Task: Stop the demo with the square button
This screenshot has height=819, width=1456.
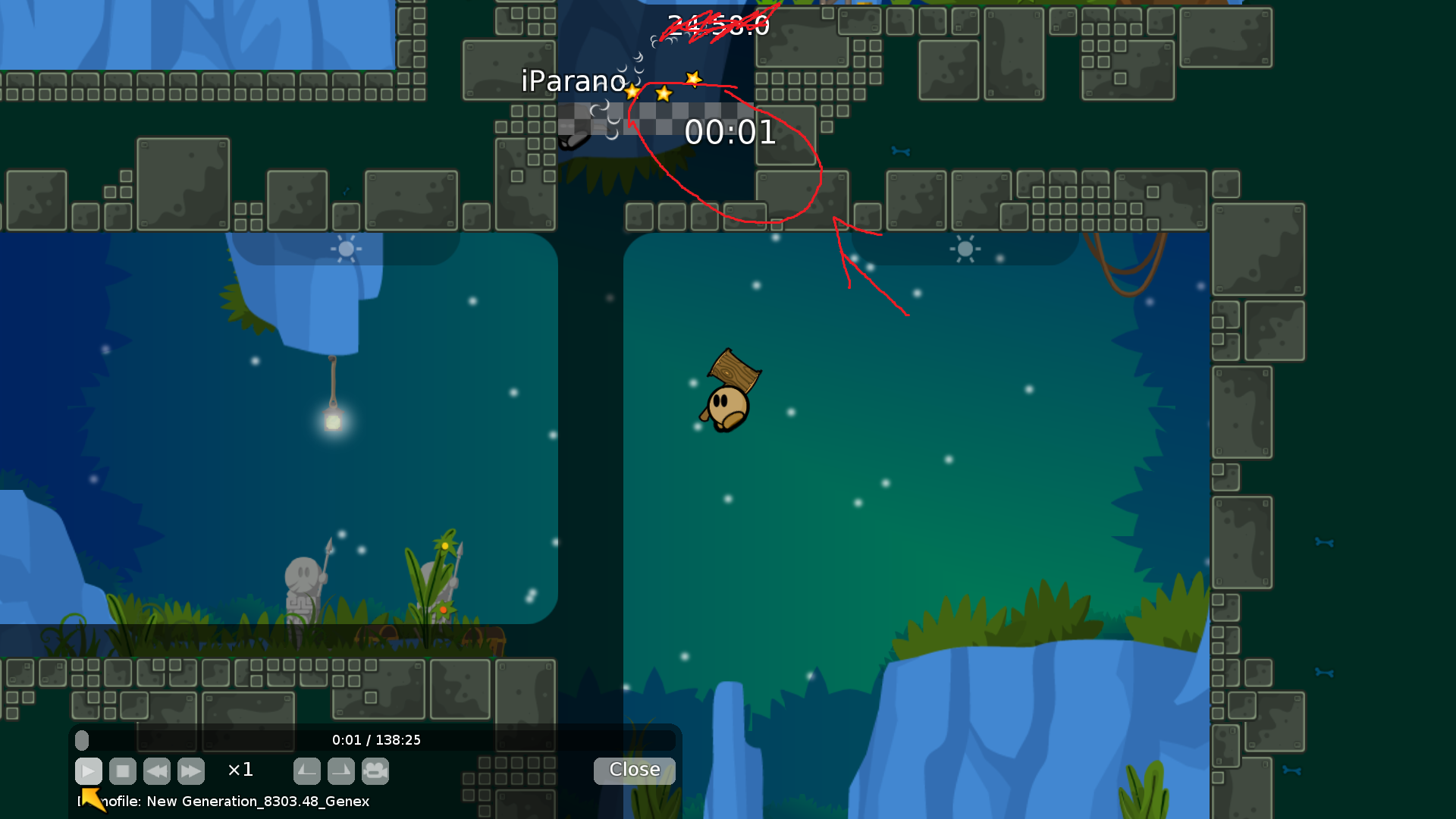Action: (123, 771)
